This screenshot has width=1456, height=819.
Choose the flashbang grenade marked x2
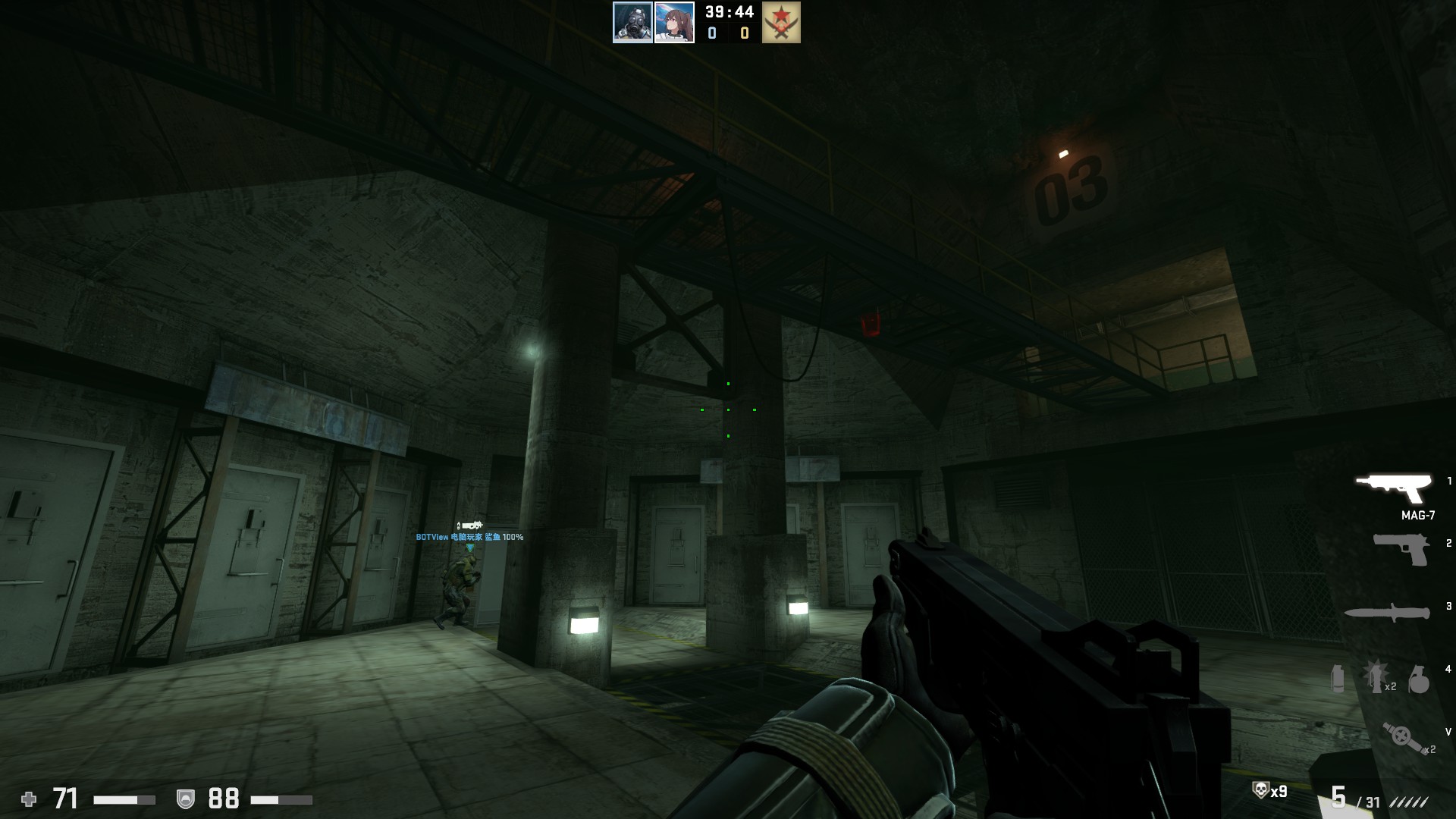(x=1376, y=675)
